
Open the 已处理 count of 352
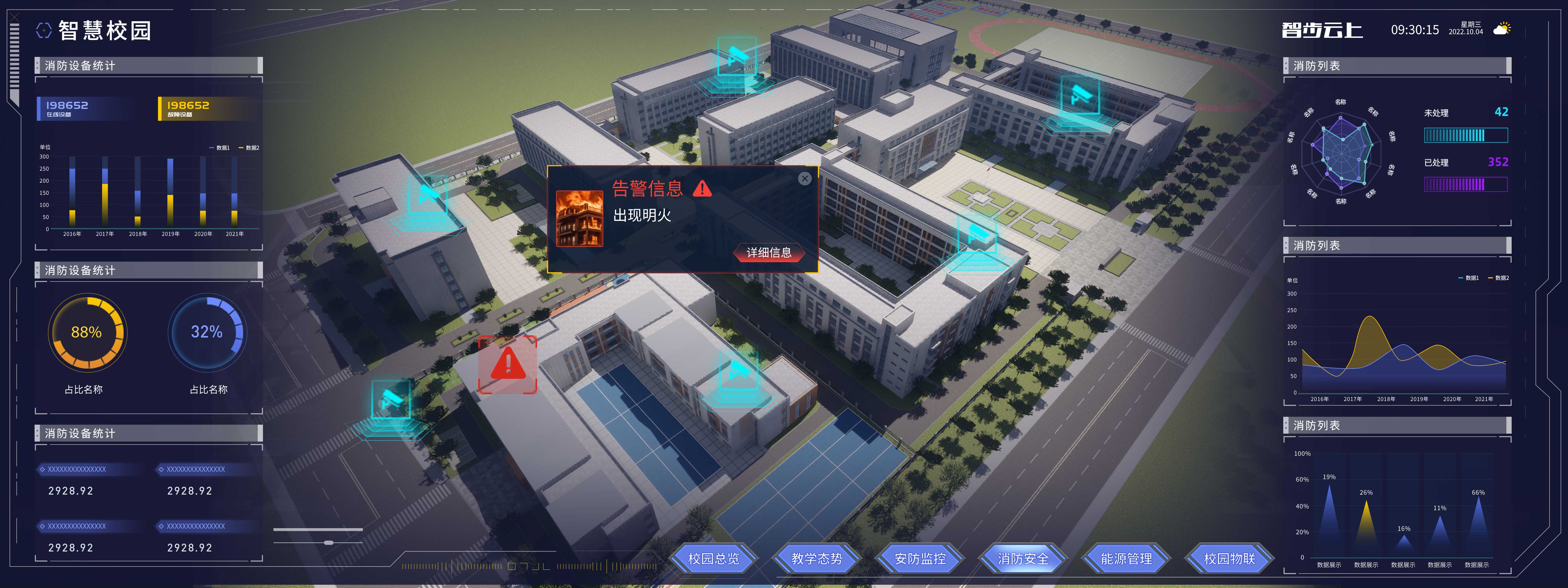pos(1497,162)
